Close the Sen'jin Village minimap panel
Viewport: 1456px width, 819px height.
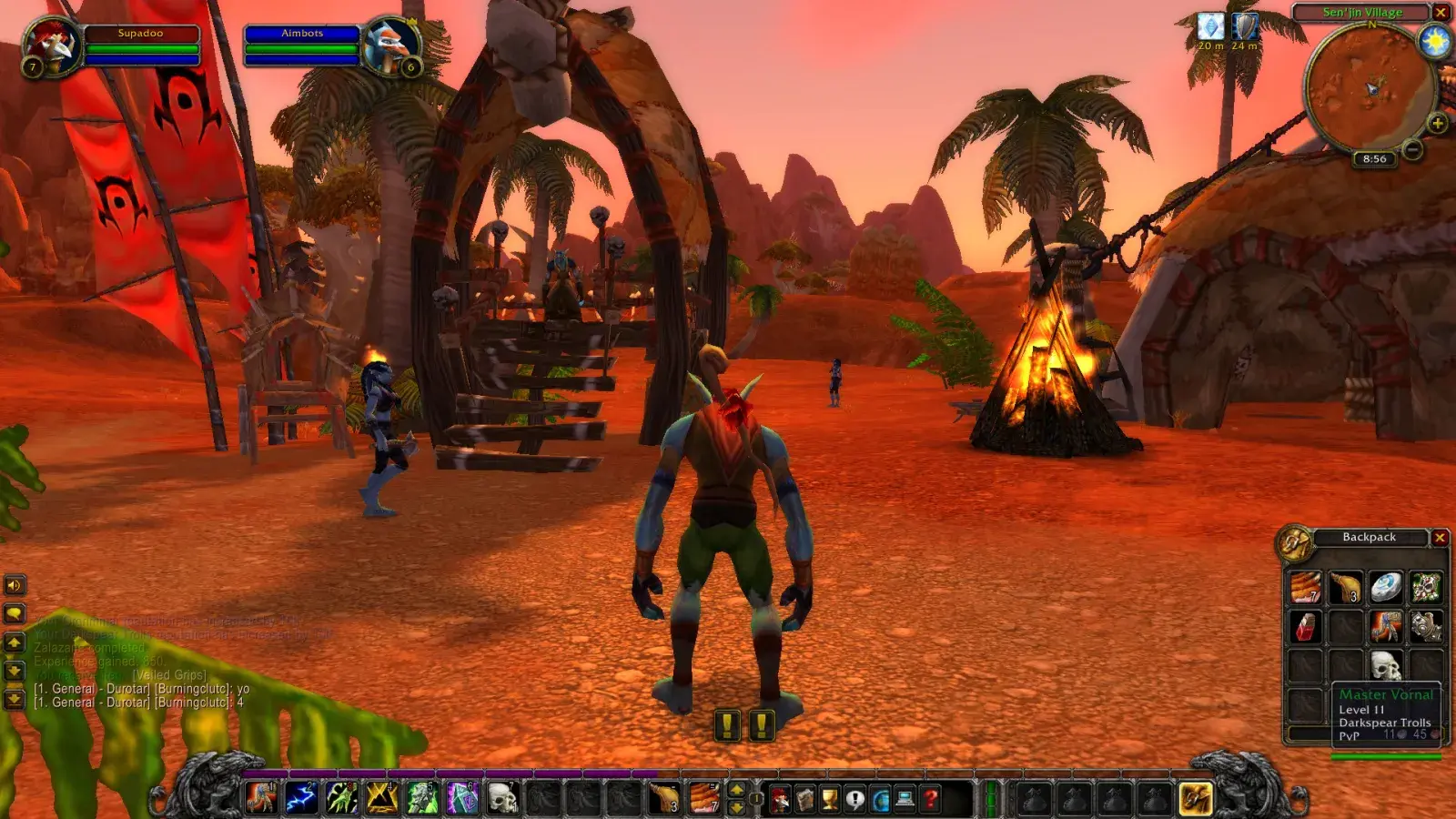pos(1441,12)
